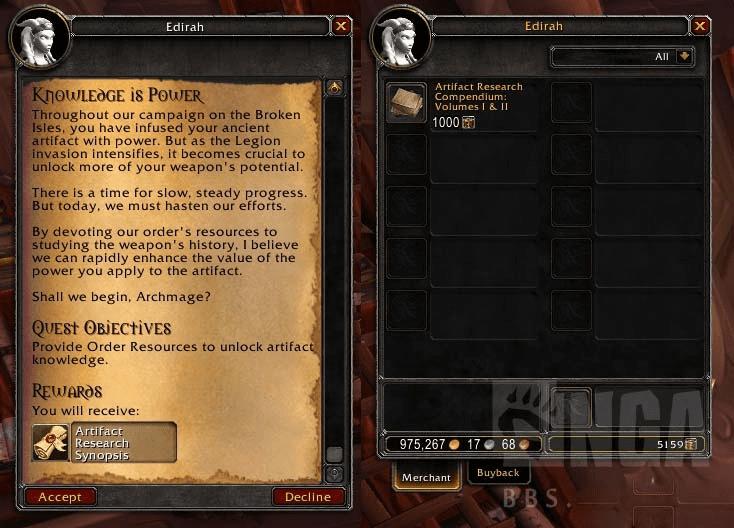734x528 pixels.
Task: Close the Edirah merchant window
Action: (704, 26)
